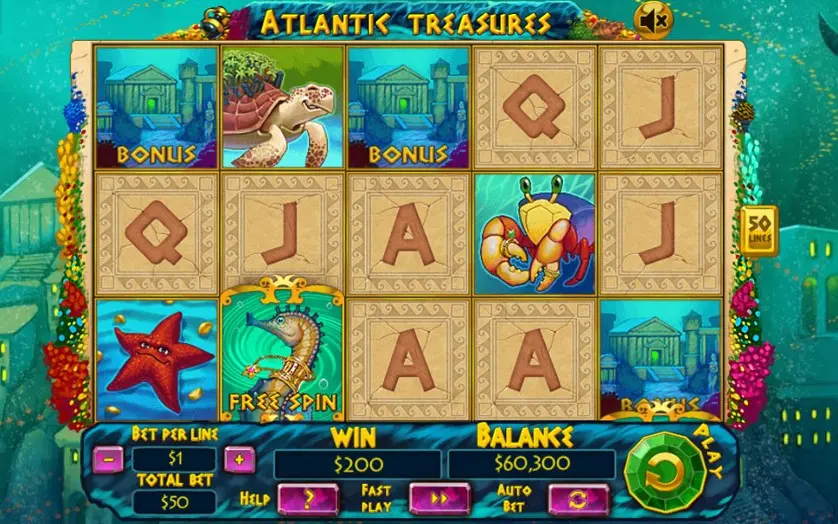The height and width of the screenshot is (524, 838).
Task: Open Help with the question mark button
Action: (307, 497)
